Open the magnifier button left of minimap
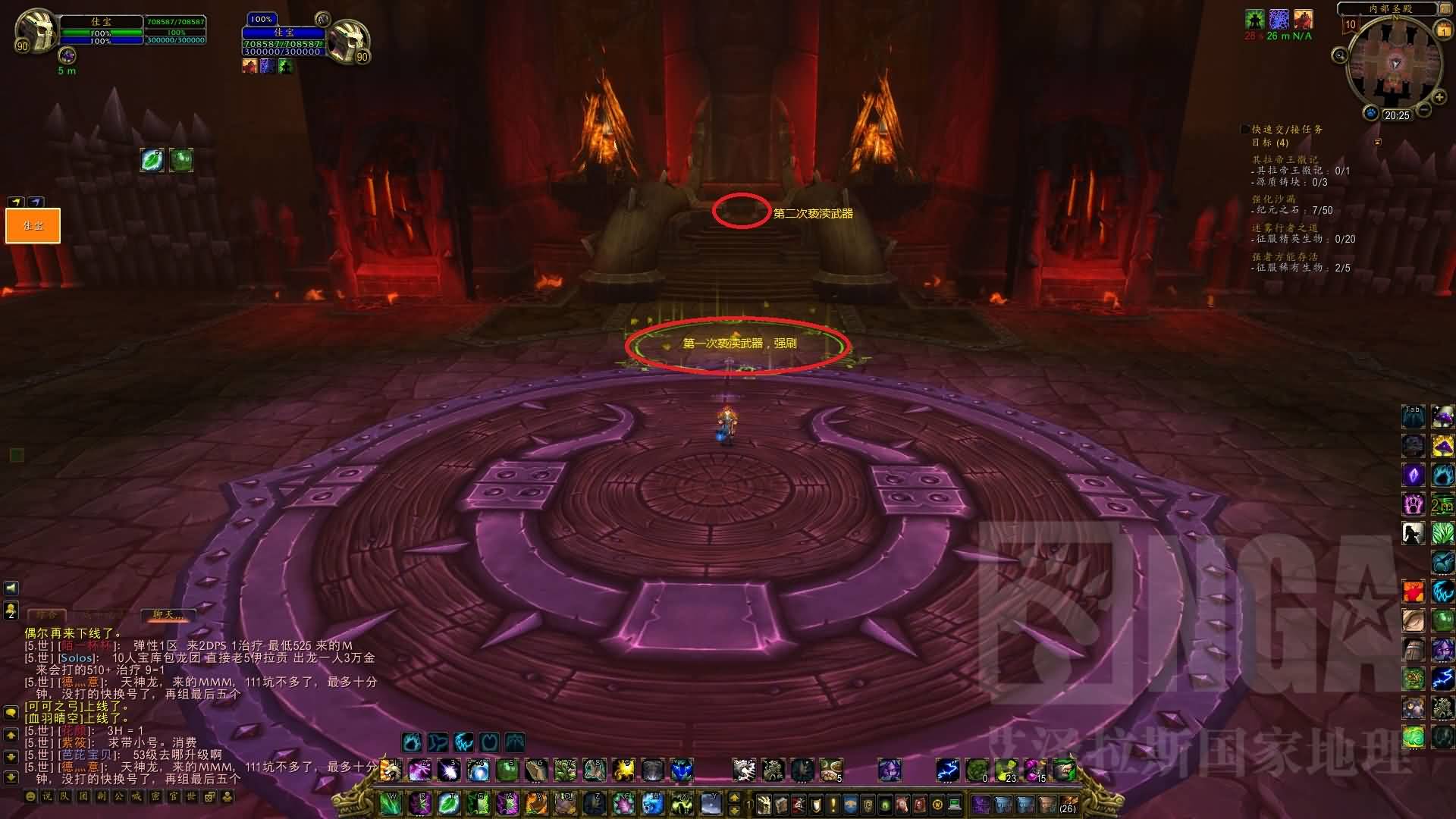1456x819 pixels. (1340, 55)
